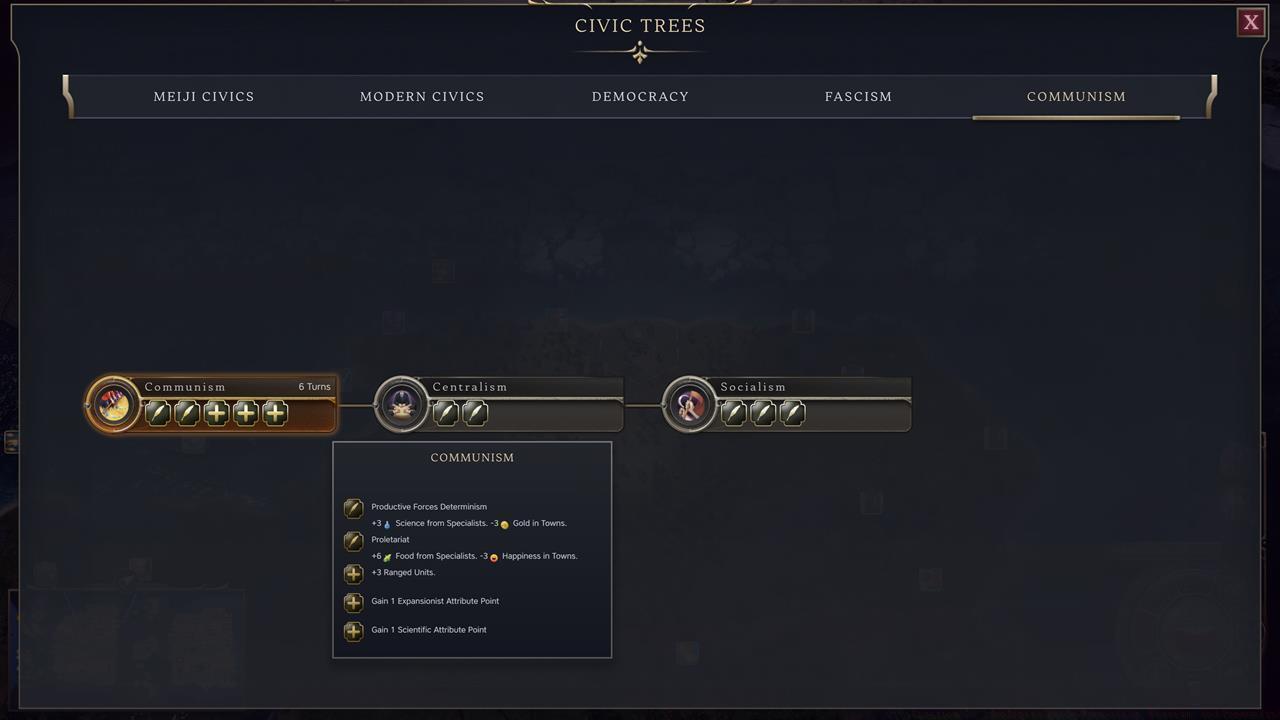1280x720 pixels.
Task: Select the Meiji Civics tab
Action: [x=203, y=96]
